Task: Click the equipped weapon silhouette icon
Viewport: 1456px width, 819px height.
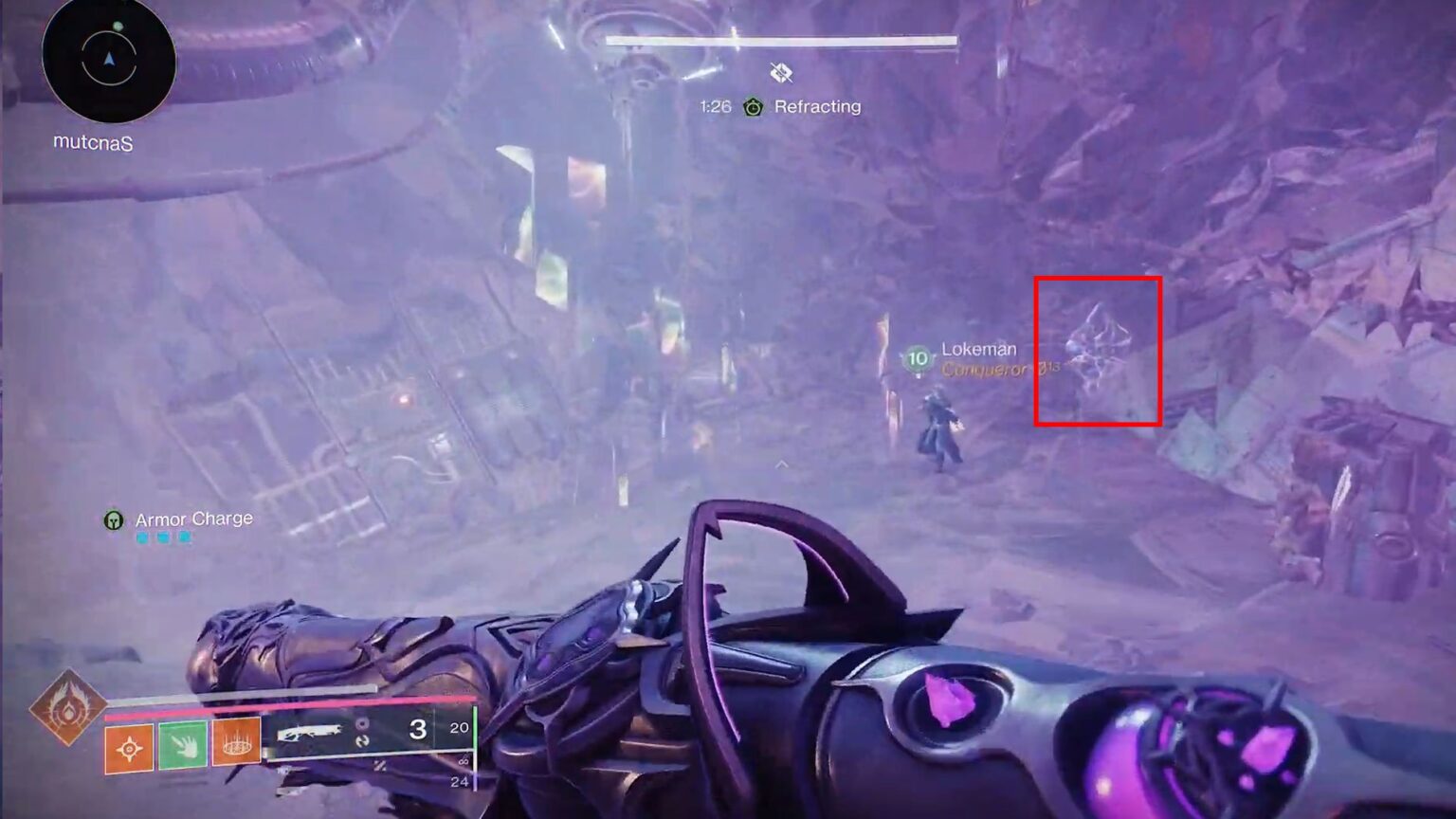Action: 310,731
